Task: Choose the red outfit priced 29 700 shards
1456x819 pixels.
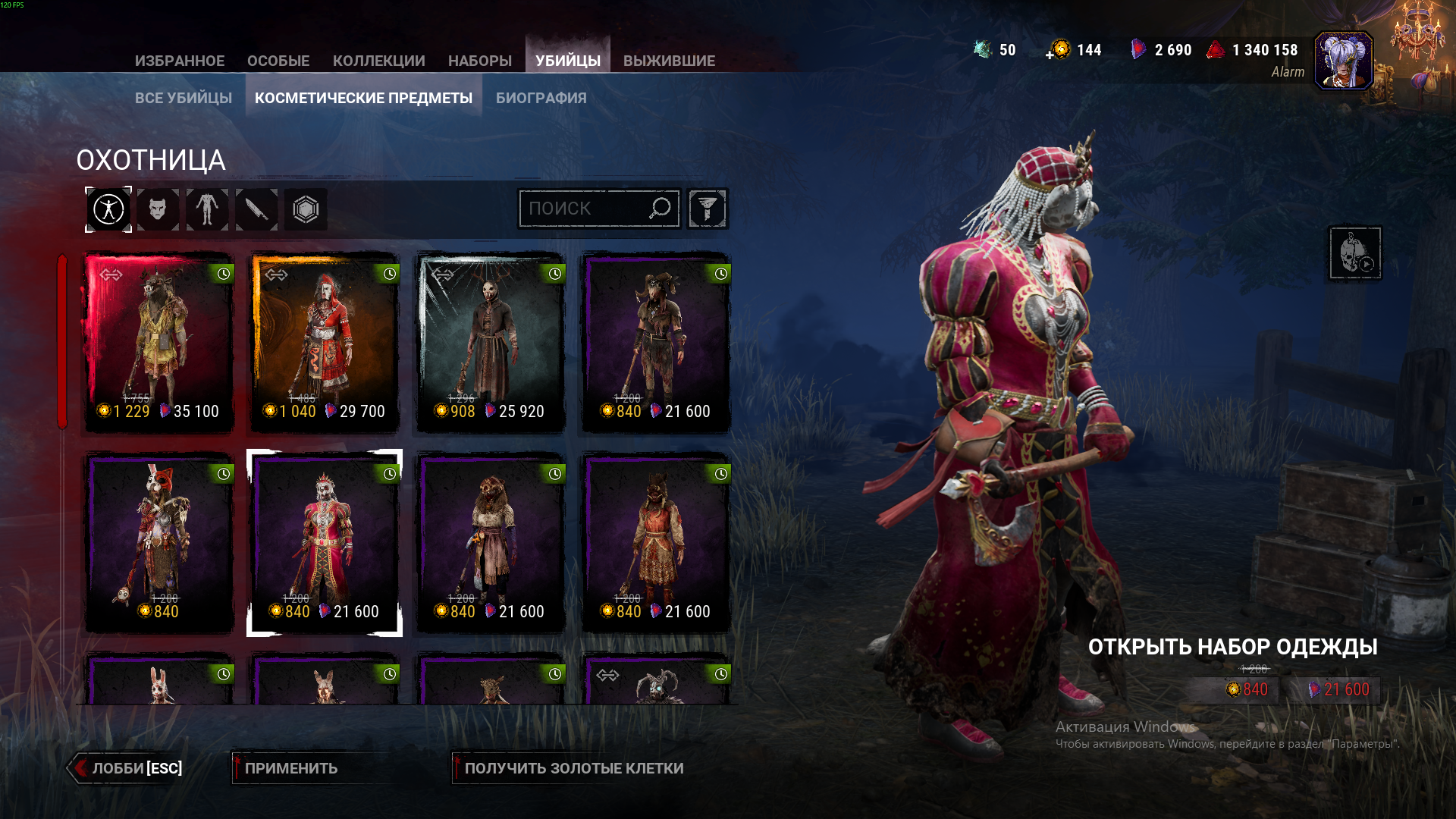Action: (325, 343)
